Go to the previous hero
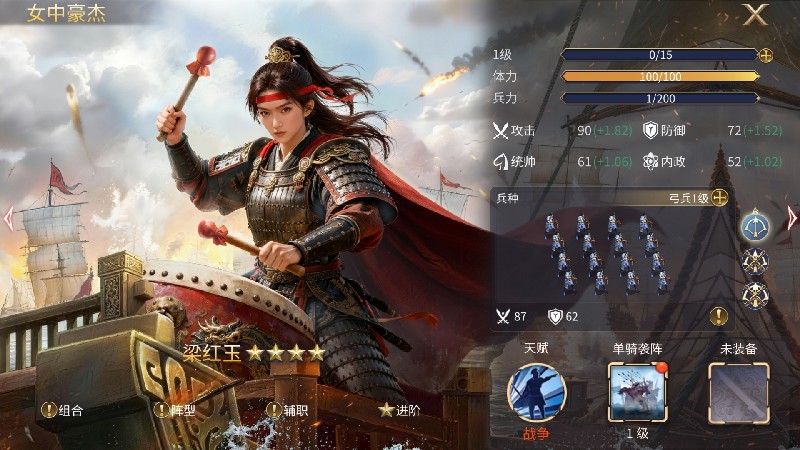Viewport: 800px width, 450px height. (8, 217)
